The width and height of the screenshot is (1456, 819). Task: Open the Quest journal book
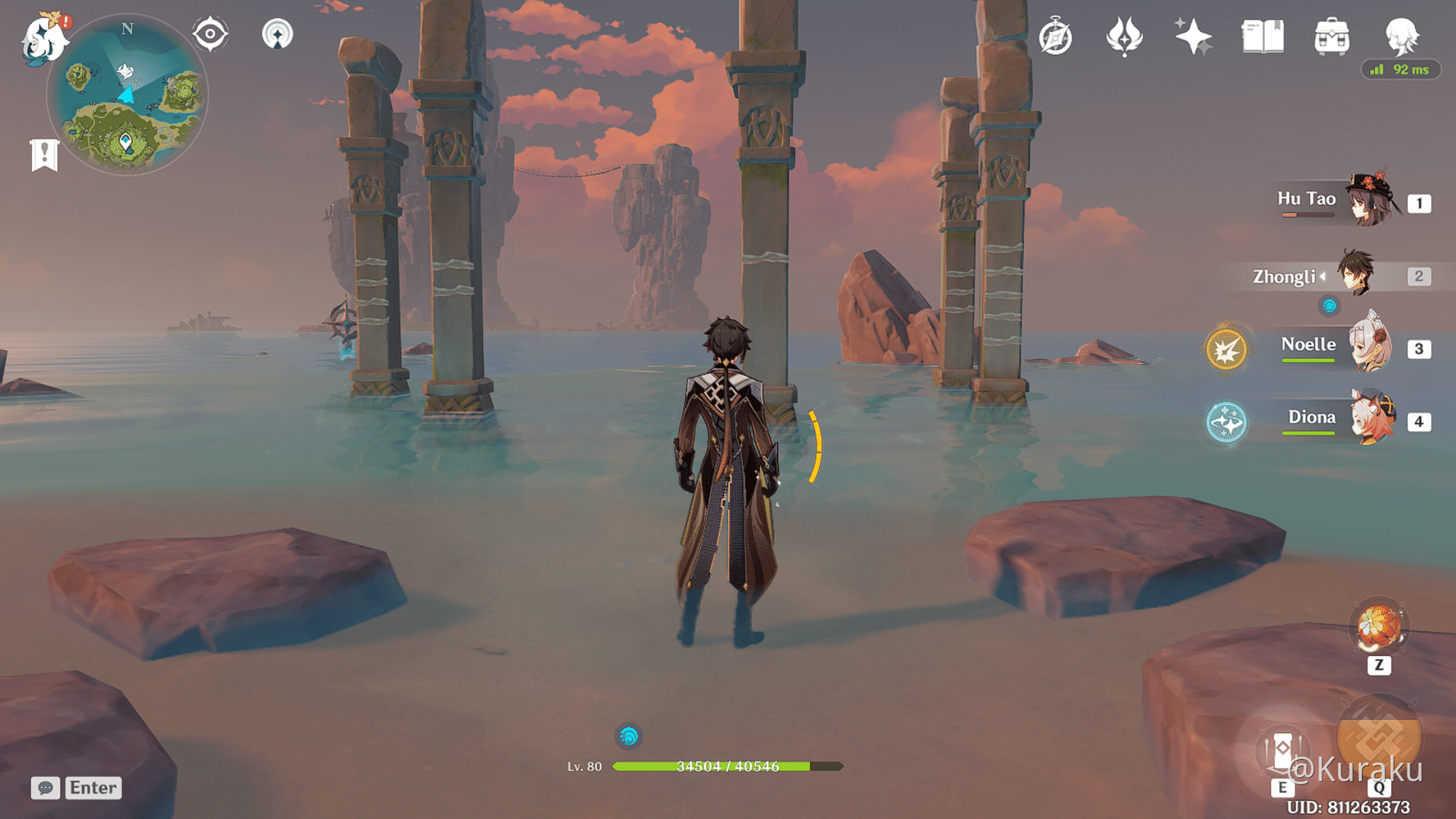click(1262, 36)
